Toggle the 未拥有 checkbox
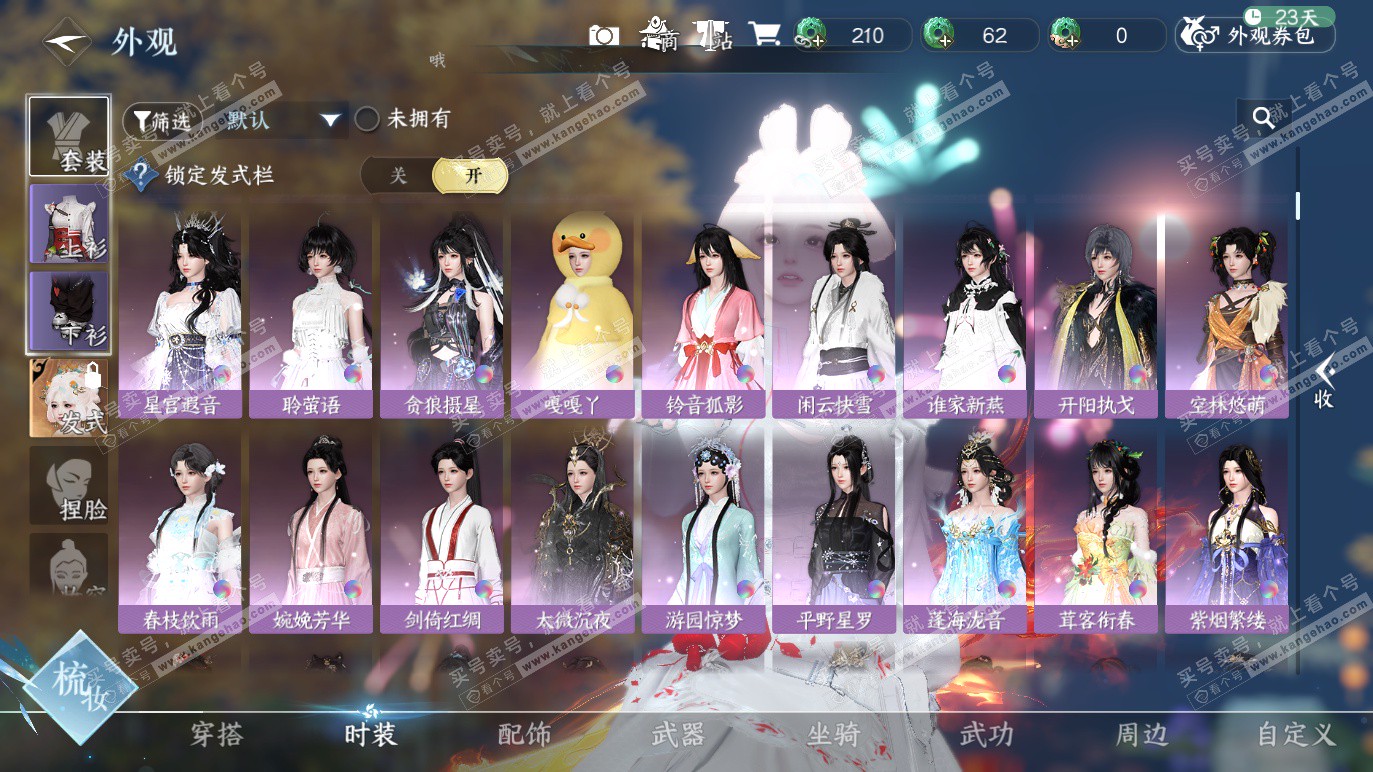The height and width of the screenshot is (772, 1373). [x=367, y=119]
